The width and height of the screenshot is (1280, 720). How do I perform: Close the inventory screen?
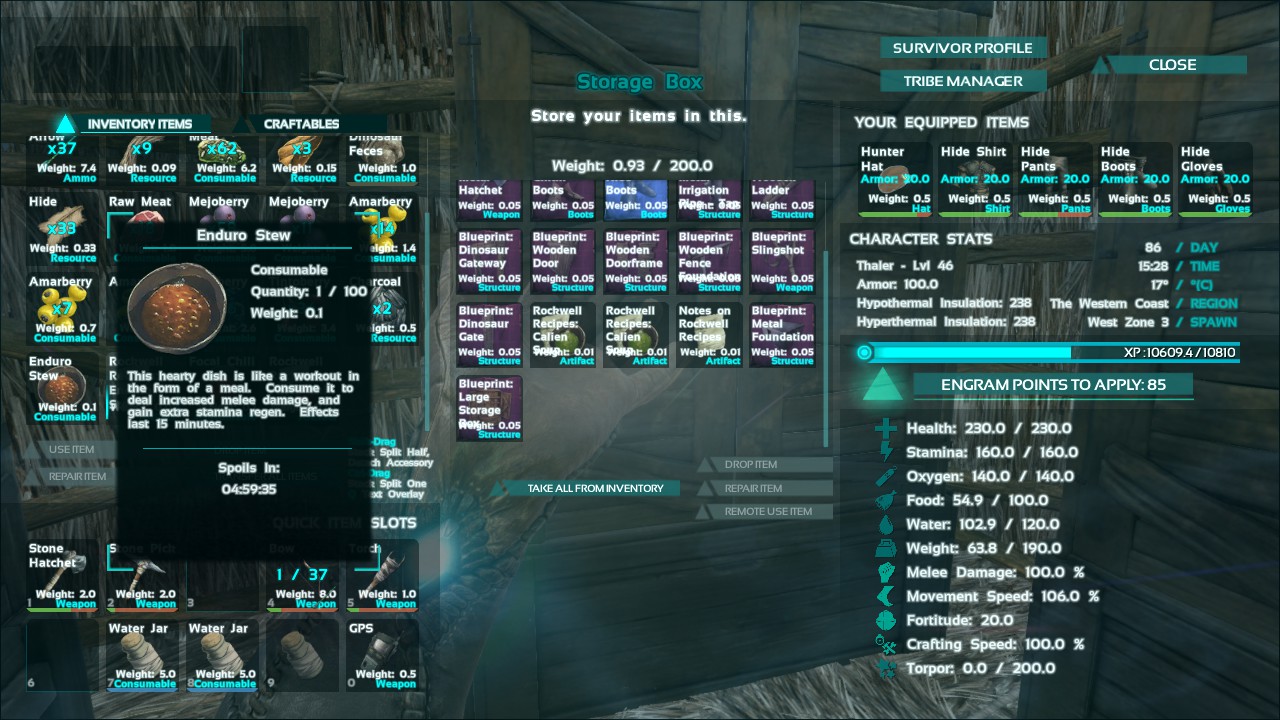pos(1172,65)
